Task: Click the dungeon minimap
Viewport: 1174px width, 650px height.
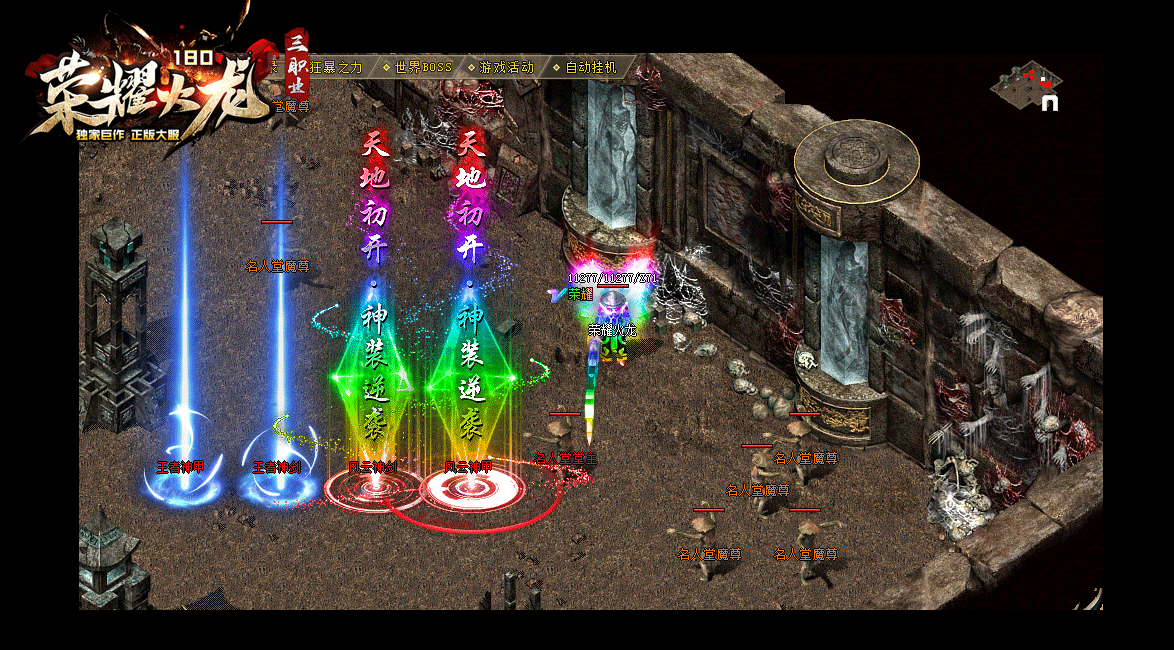Action: [x=1026, y=86]
